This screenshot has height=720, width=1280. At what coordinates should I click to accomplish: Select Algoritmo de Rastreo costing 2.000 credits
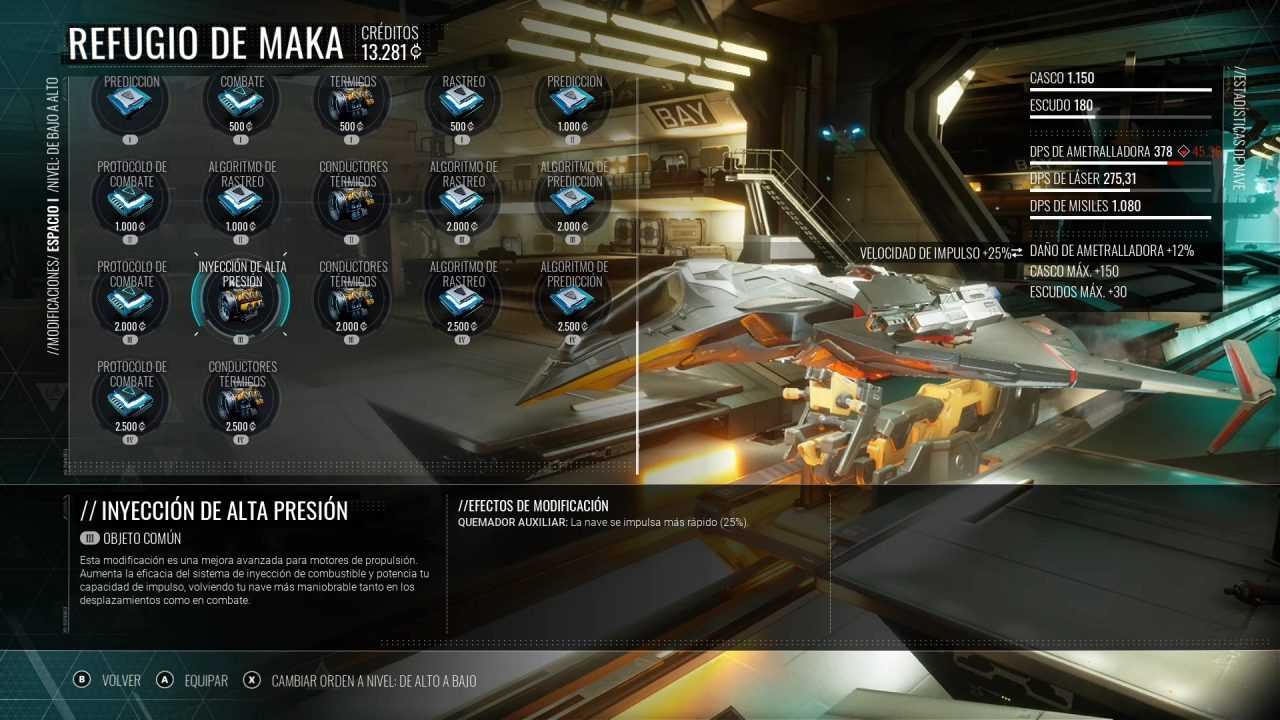(x=462, y=201)
